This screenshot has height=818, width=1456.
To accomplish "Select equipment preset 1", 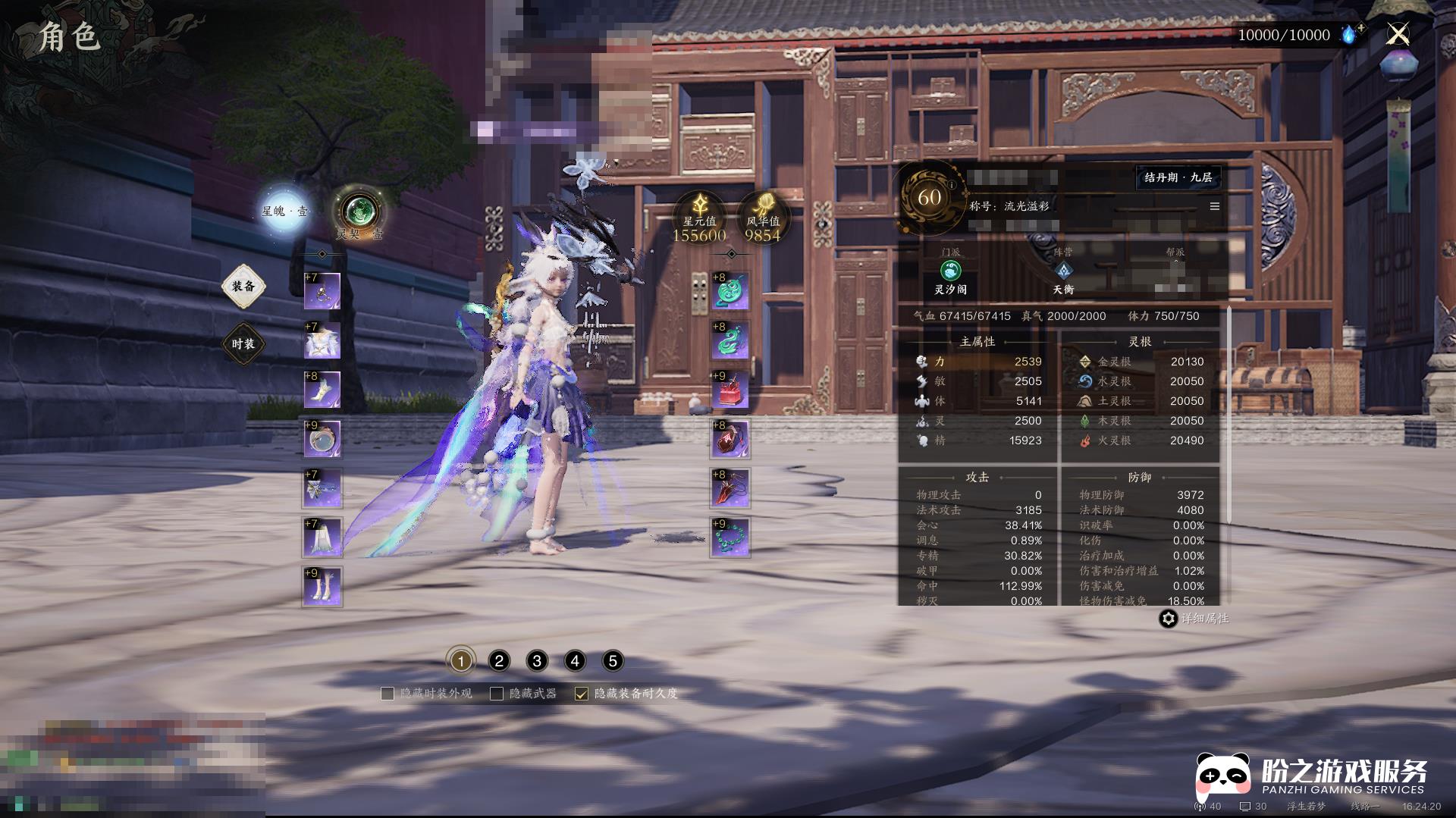I will pos(460,661).
